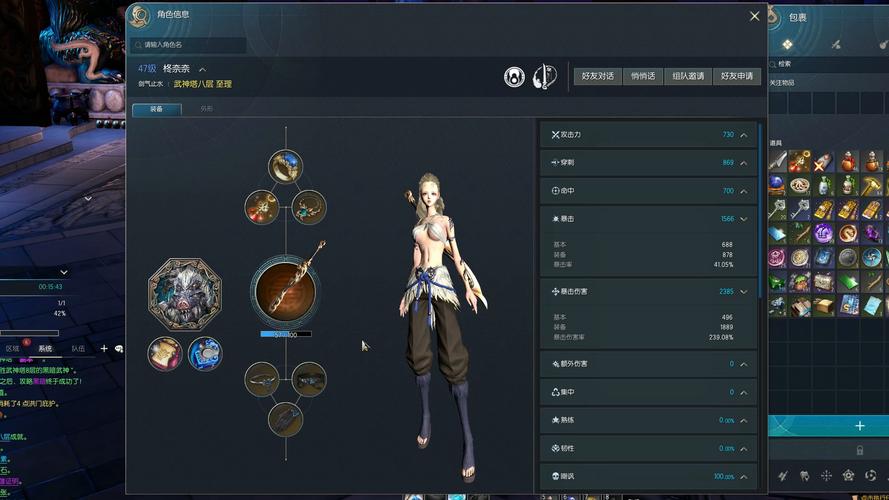This screenshot has height=500, width=889.
Task: Select the equipped sword weapon slot
Action: pyautogui.click(x=285, y=291)
